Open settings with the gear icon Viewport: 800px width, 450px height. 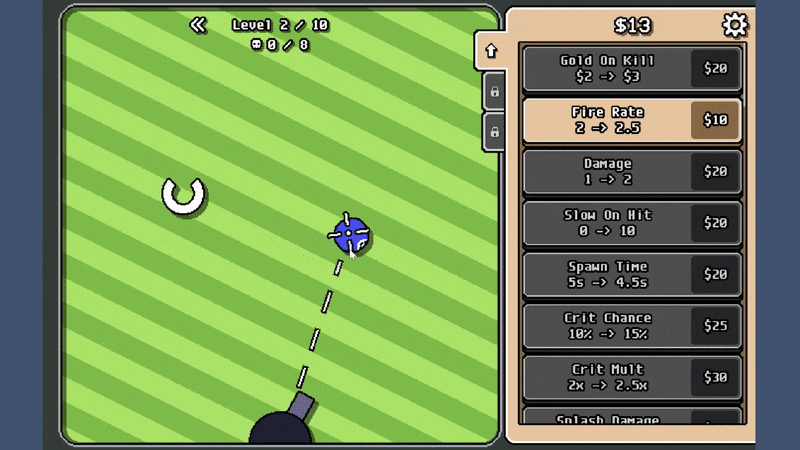point(734,25)
